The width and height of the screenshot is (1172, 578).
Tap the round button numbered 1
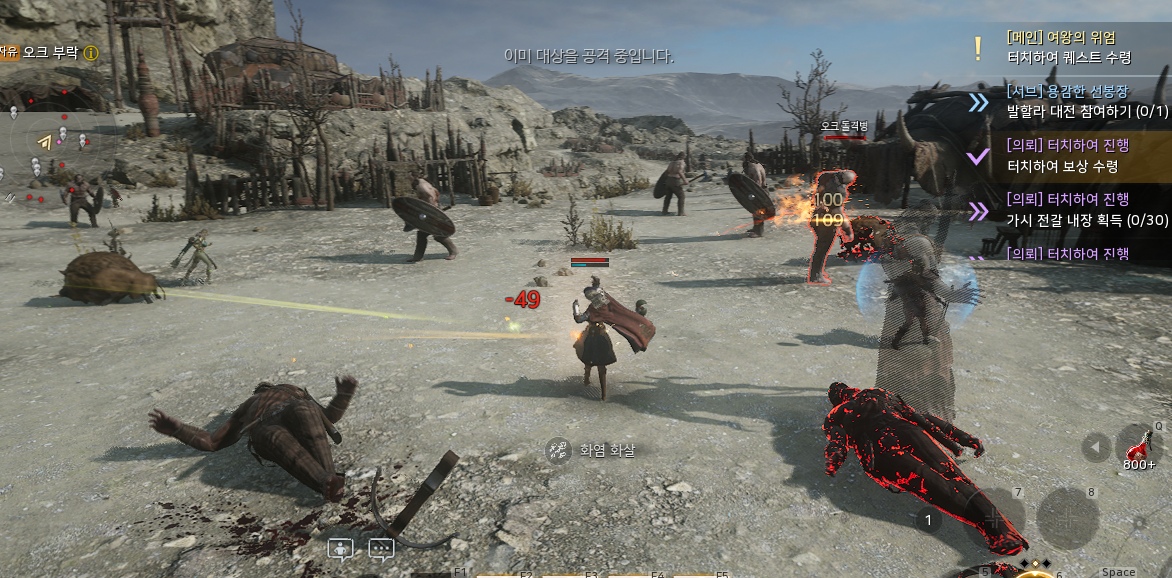[928, 520]
